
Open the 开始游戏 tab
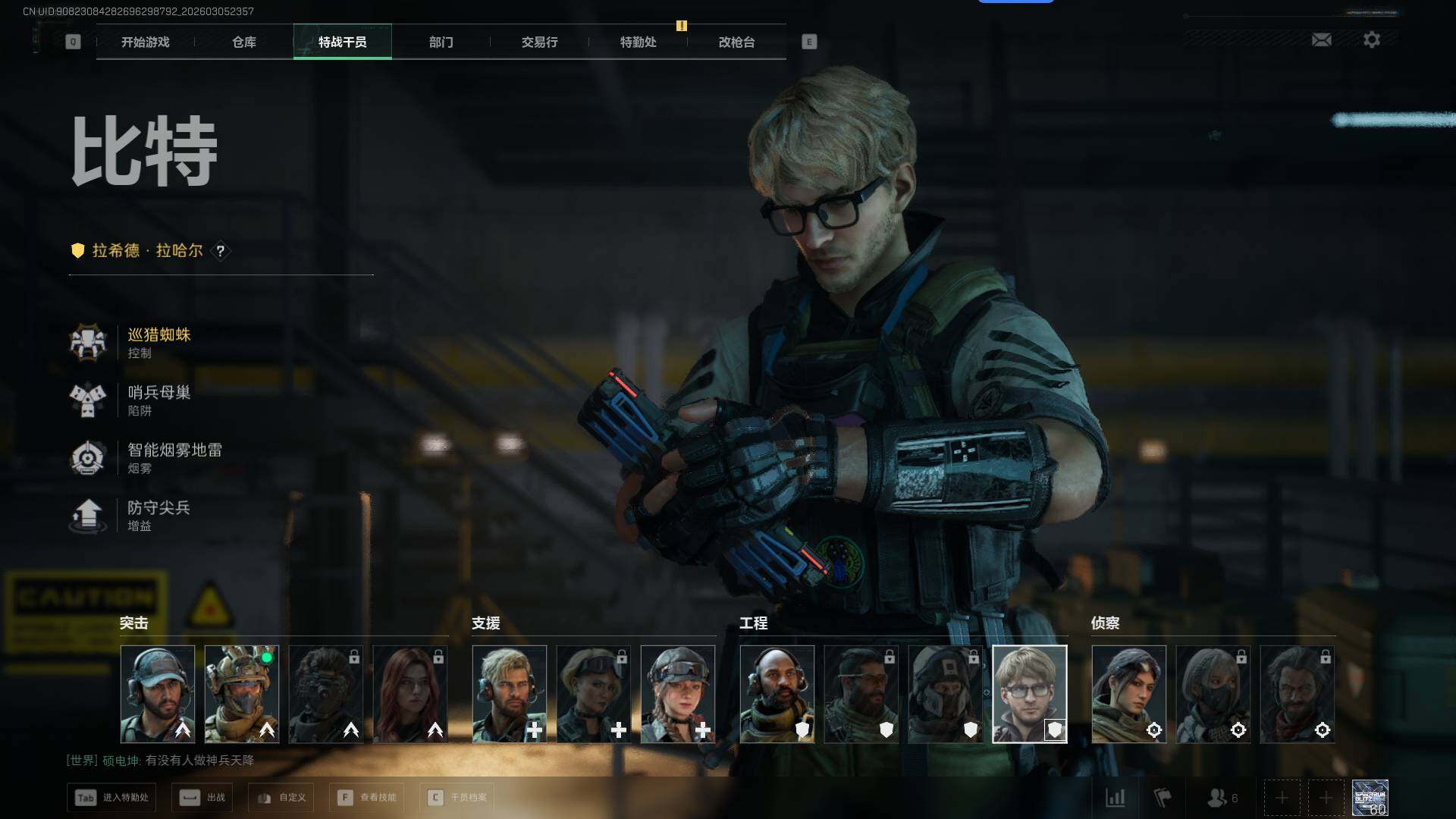click(x=146, y=42)
